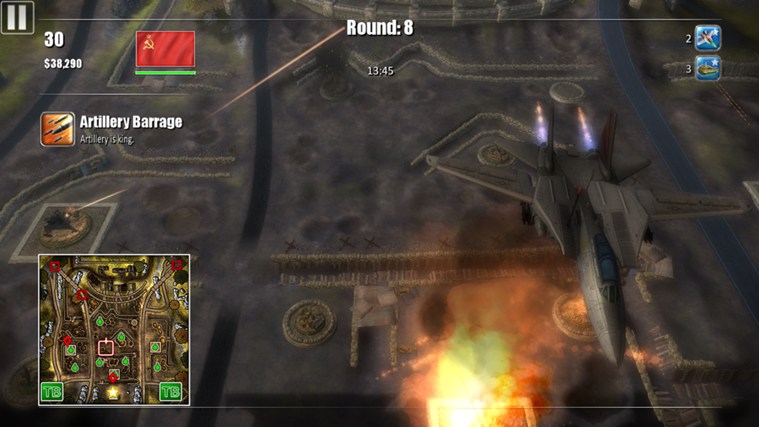Click the left green TB button on minimap
759x427 pixels.
pos(51,392)
